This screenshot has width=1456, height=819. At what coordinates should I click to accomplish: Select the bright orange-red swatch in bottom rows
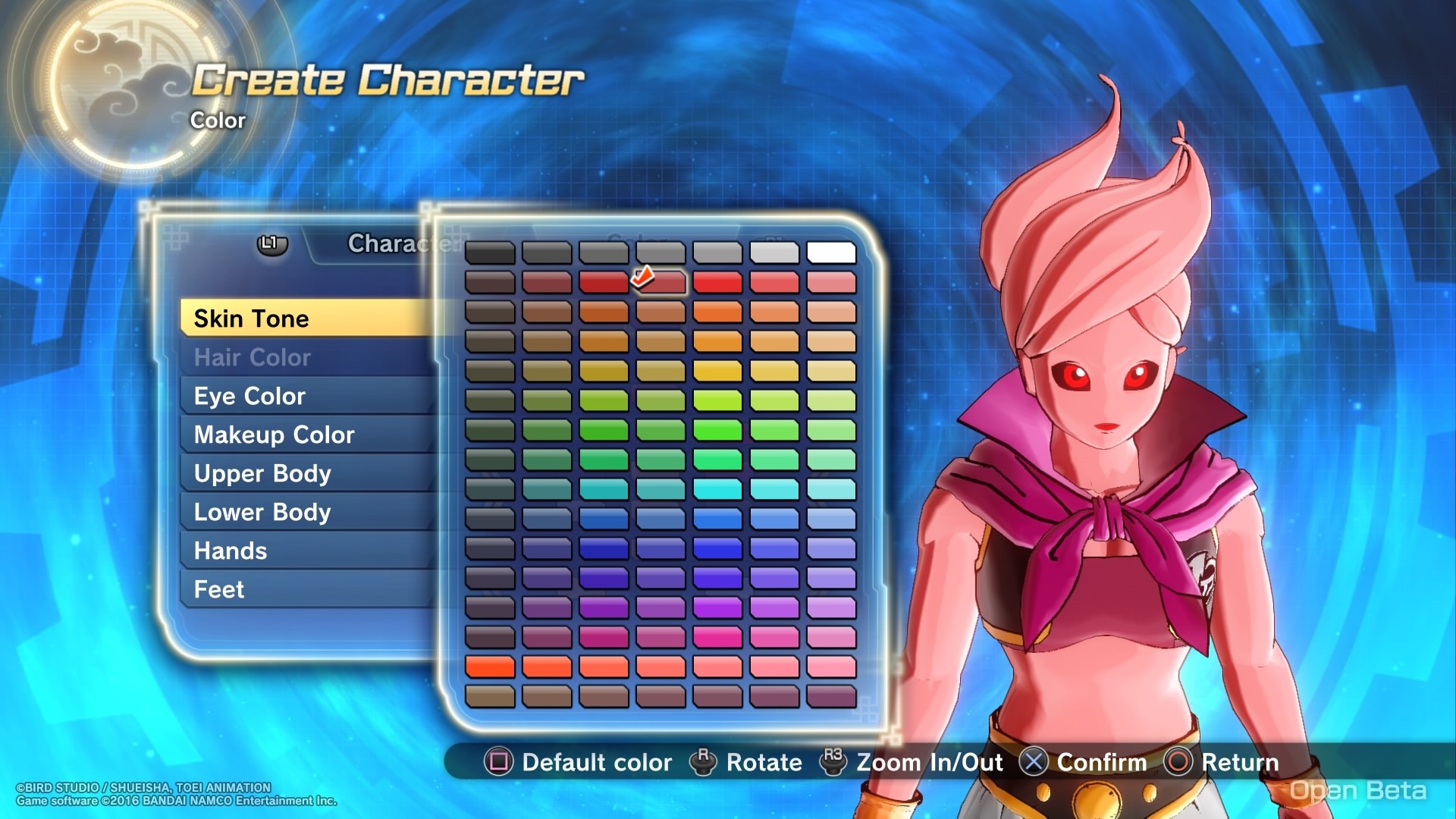[490, 667]
